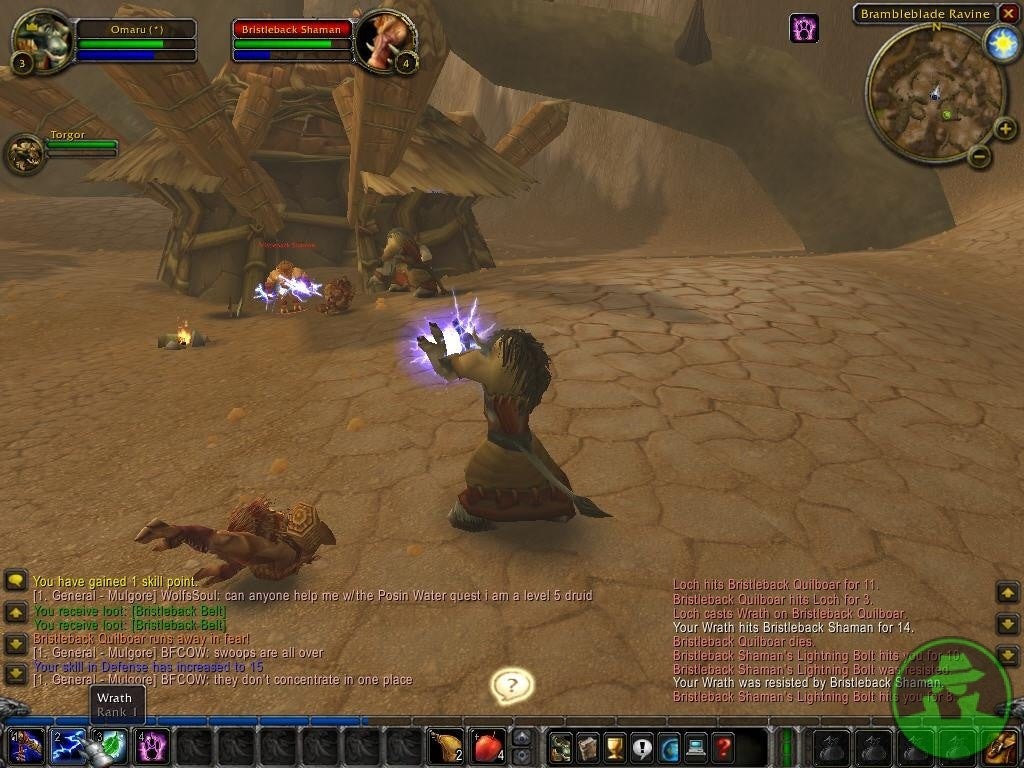1024x768 pixels.
Task: Open the quest log exclamation button
Action: [642, 746]
